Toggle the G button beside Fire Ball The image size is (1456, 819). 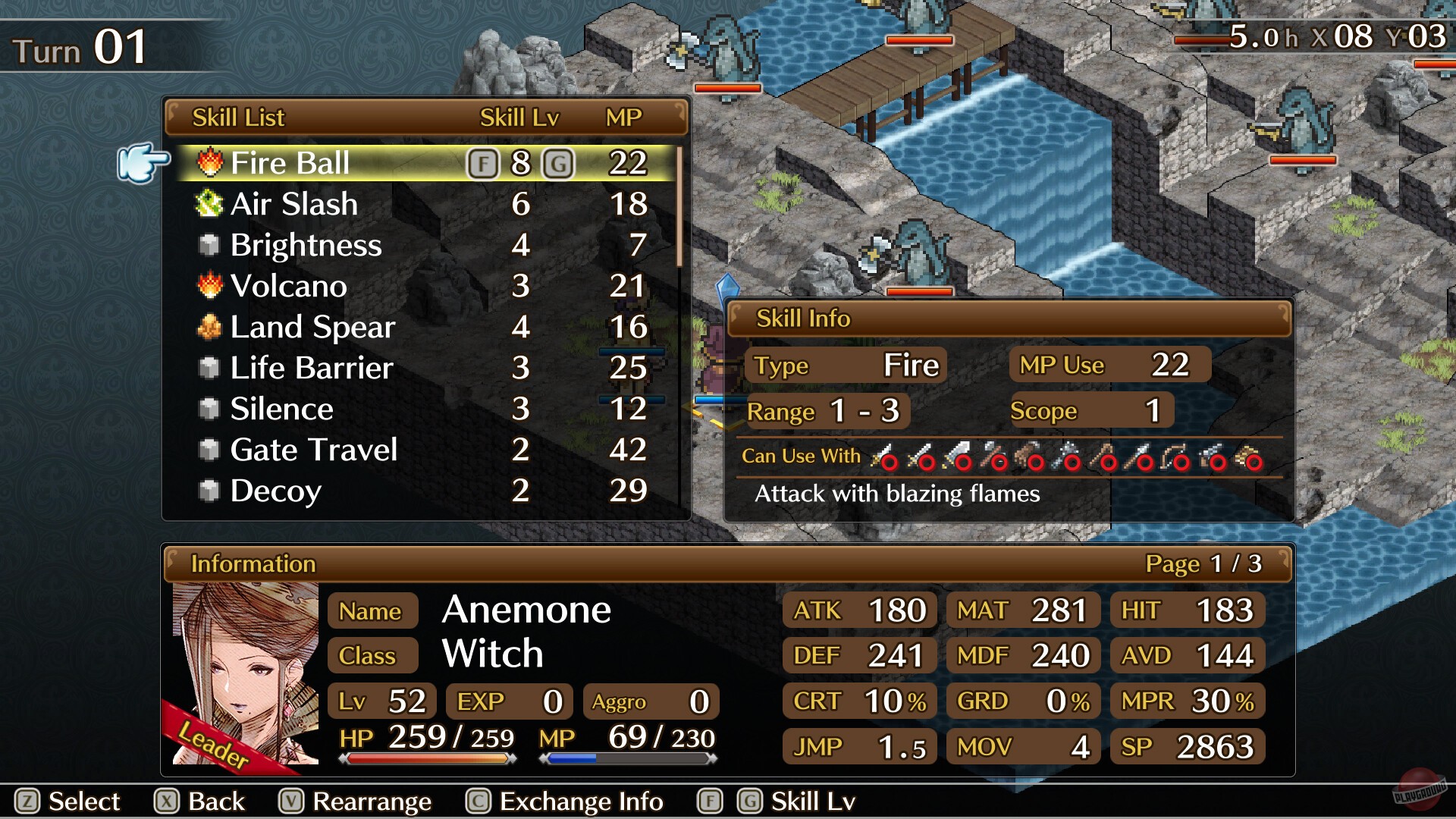(559, 162)
